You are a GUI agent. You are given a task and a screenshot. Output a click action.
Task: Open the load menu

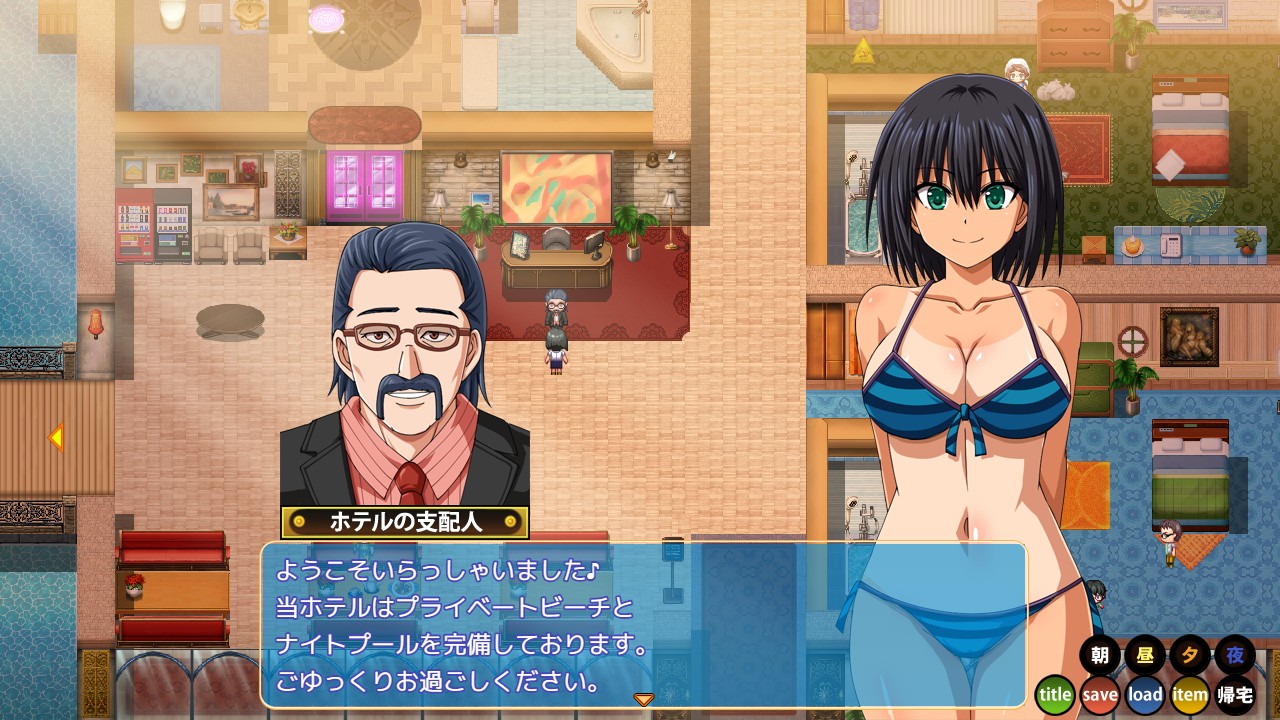pos(1145,694)
